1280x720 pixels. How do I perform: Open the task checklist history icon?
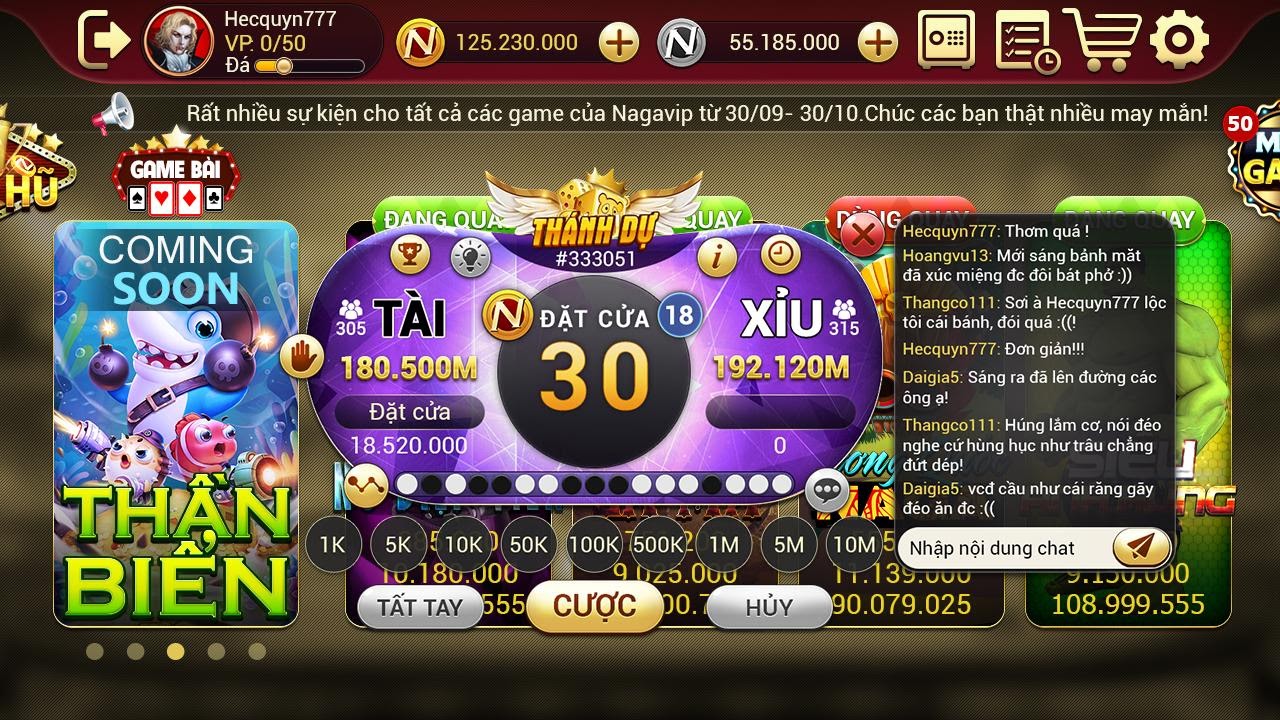[x=1026, y=41]
